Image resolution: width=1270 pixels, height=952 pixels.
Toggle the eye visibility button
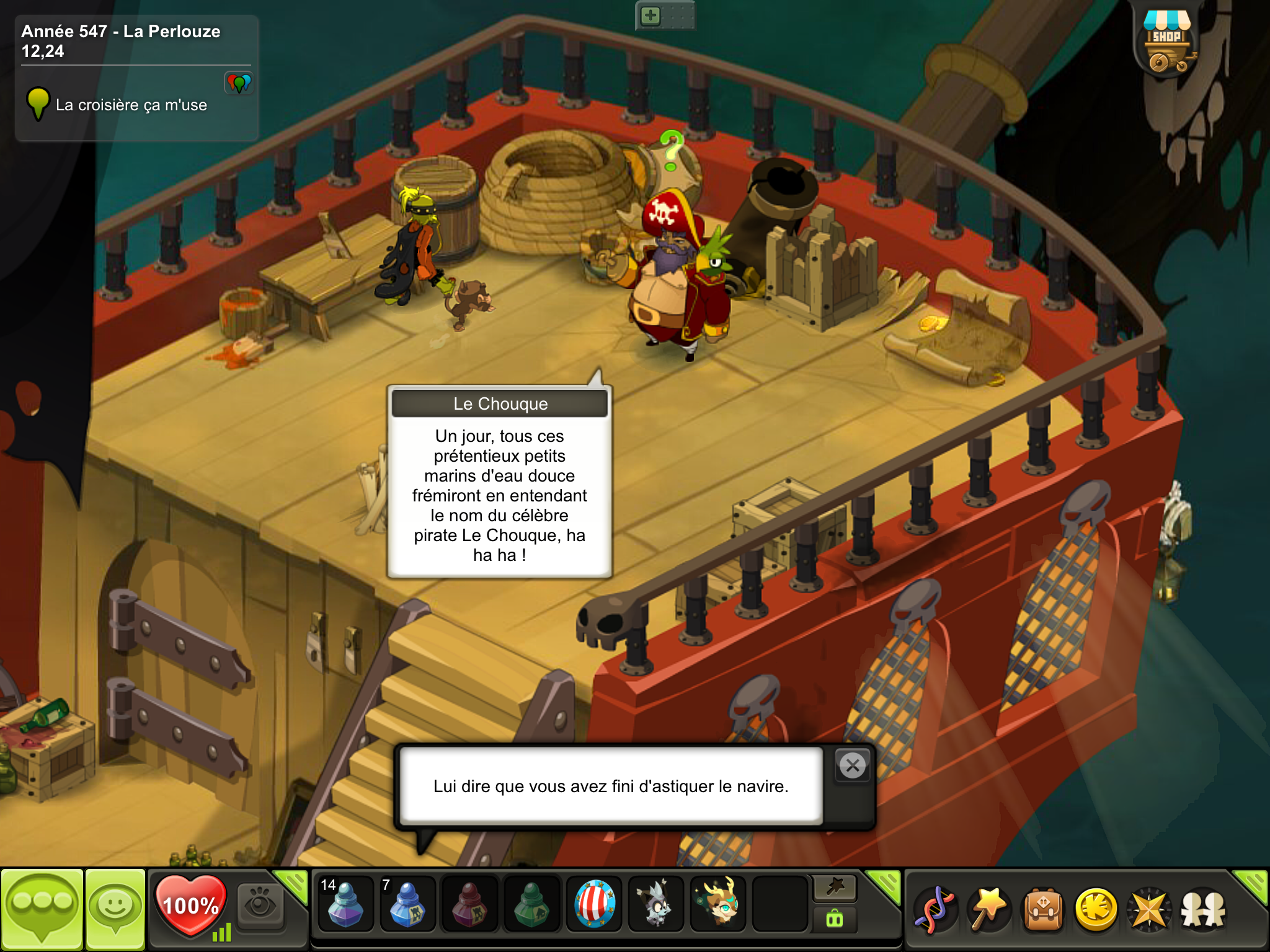click(260, 906)
